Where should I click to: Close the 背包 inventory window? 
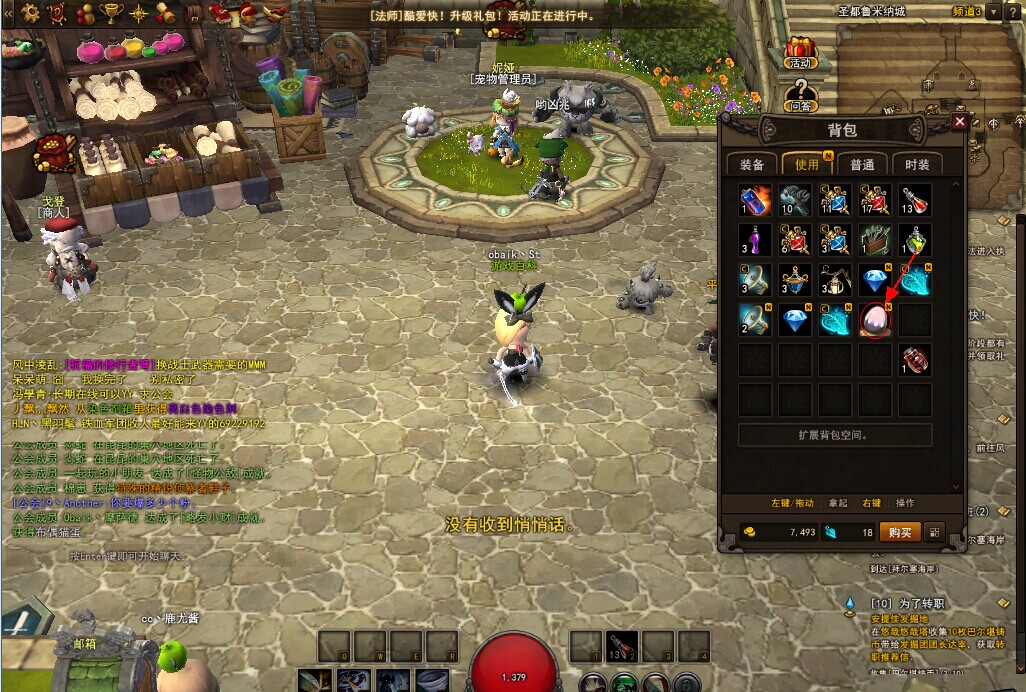point(960,121)
